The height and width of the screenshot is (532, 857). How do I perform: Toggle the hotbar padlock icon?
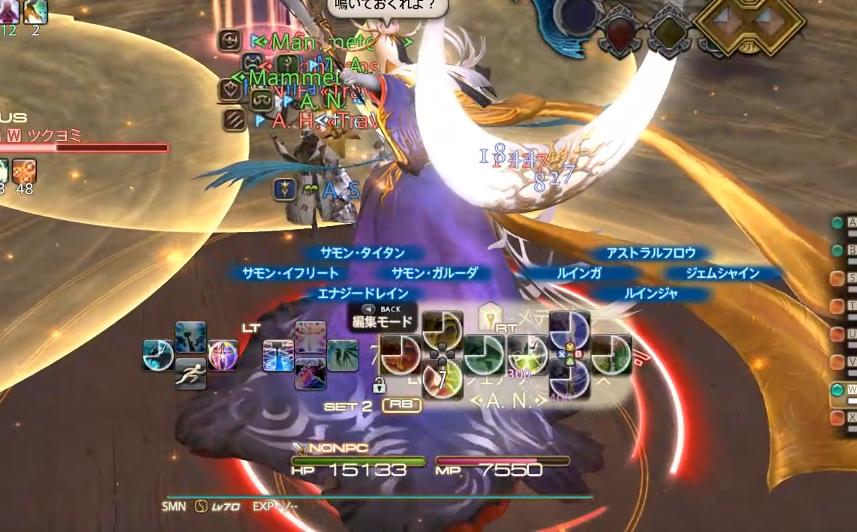[379, 385]
